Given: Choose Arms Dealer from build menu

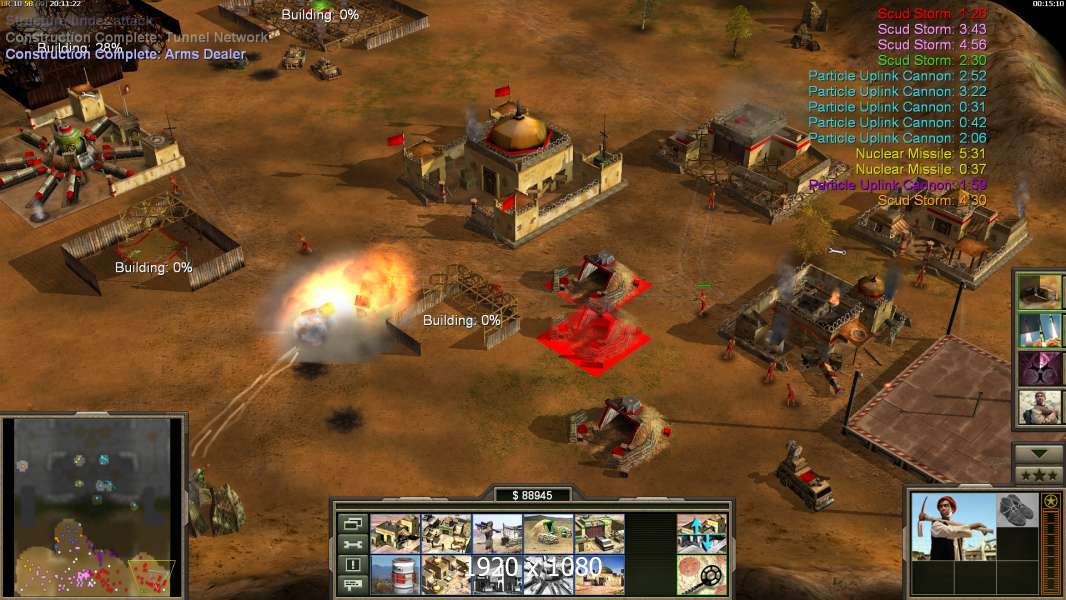Looking at the screenshot, I should (599, 533).
